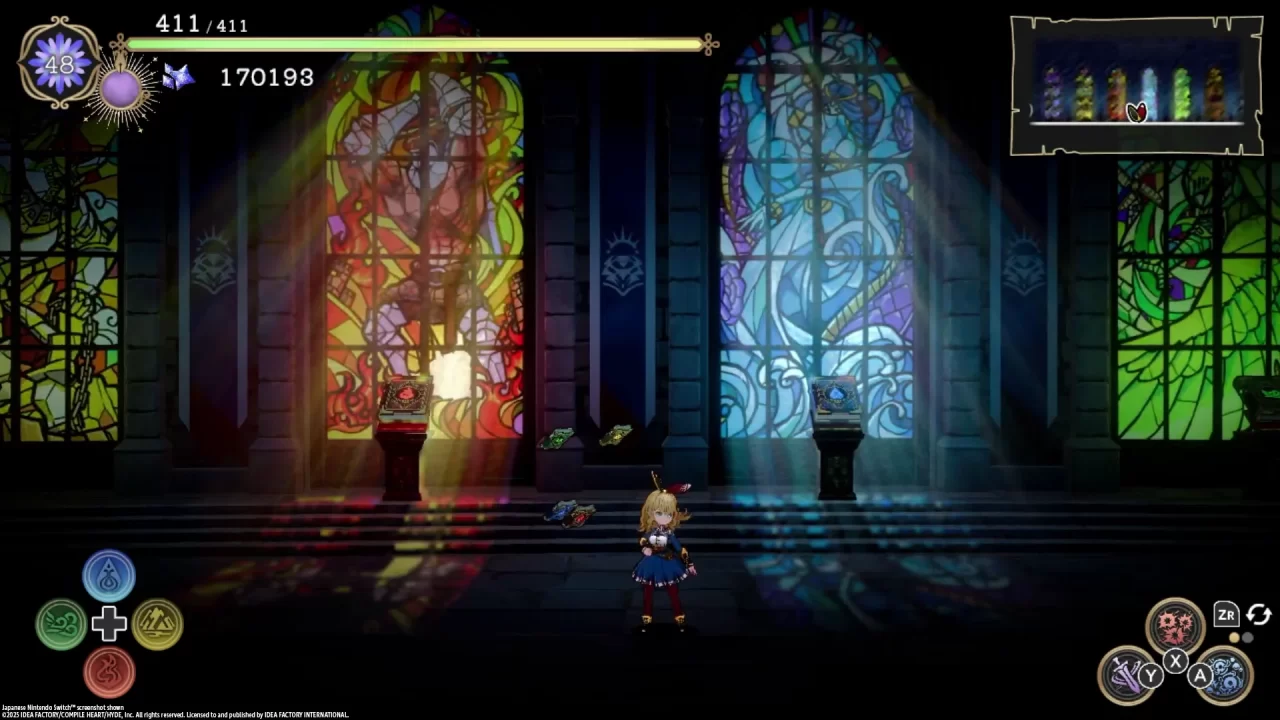Select the water magic icon above the d-pad

109,575
